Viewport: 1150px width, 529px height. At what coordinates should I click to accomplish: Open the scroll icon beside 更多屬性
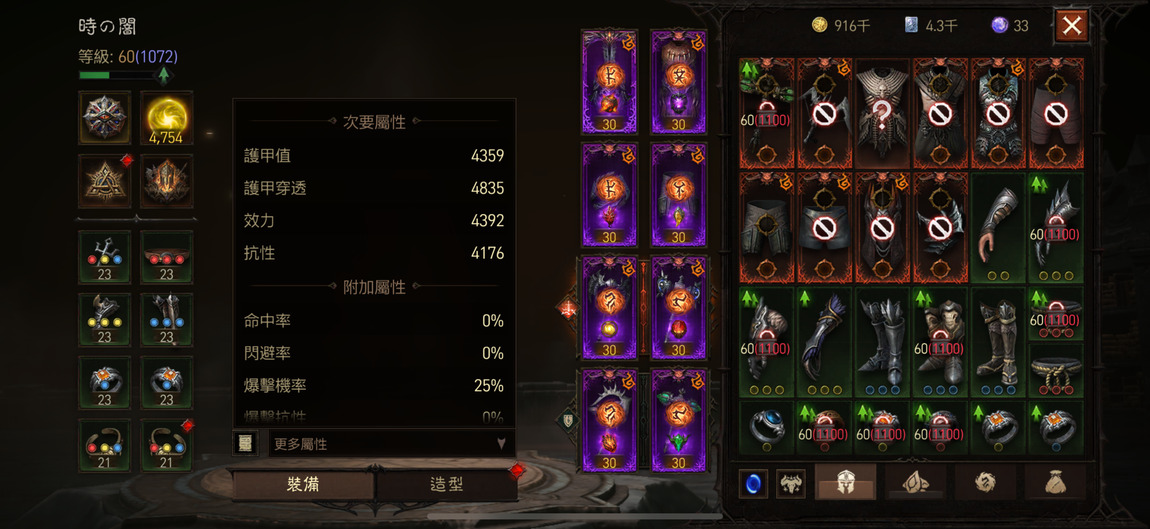246,443
